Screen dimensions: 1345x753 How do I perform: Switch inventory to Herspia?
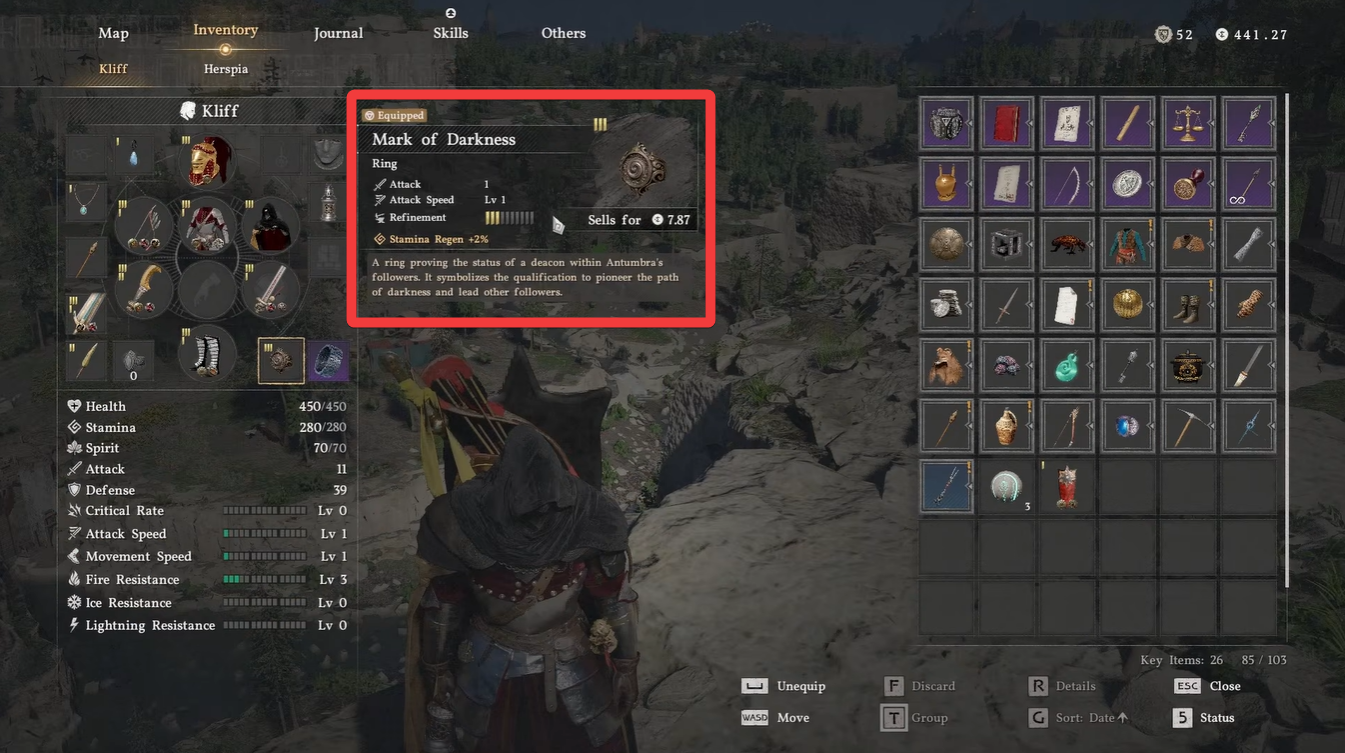coord(225,69)
